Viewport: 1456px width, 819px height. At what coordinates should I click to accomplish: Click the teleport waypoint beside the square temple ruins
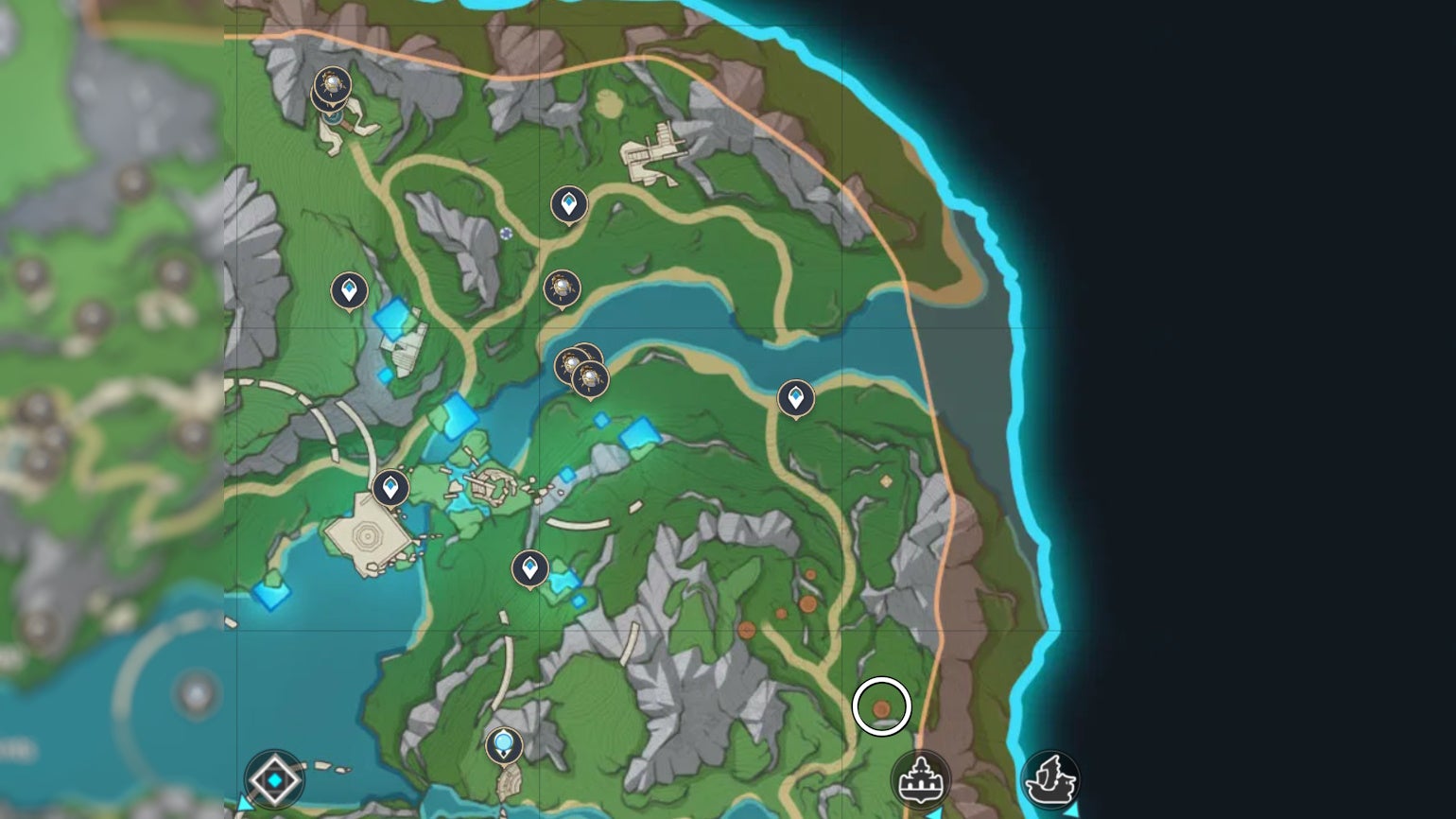(x=392, y=487)
